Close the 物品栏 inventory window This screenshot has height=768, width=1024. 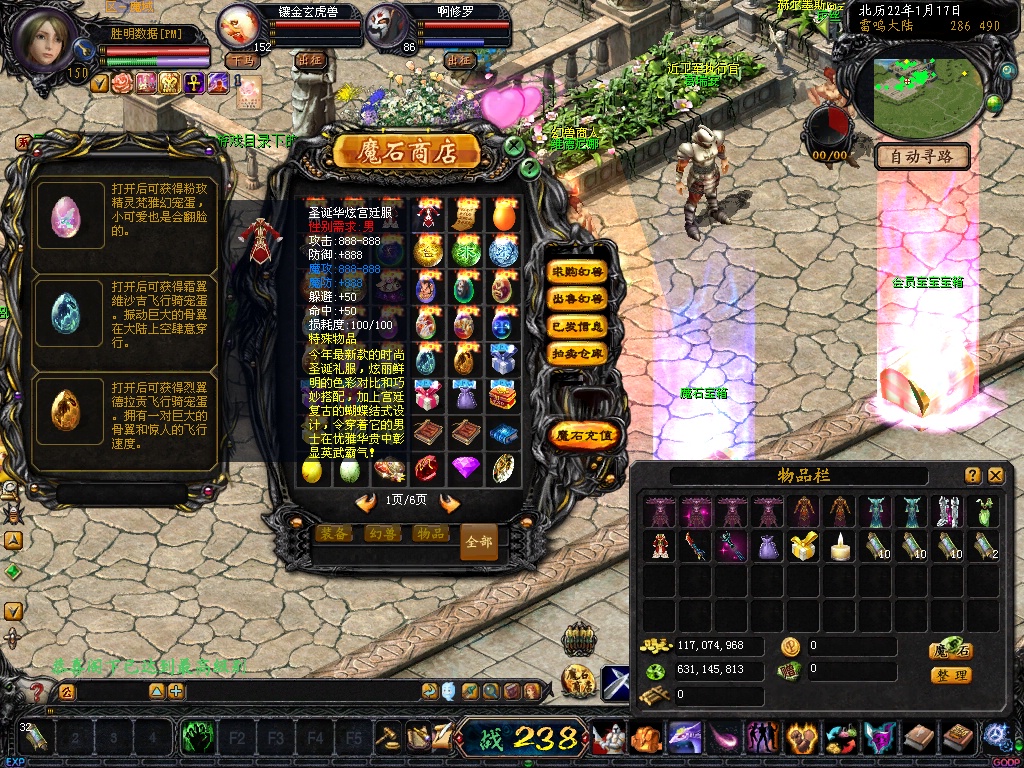click(x=995, y=476)
